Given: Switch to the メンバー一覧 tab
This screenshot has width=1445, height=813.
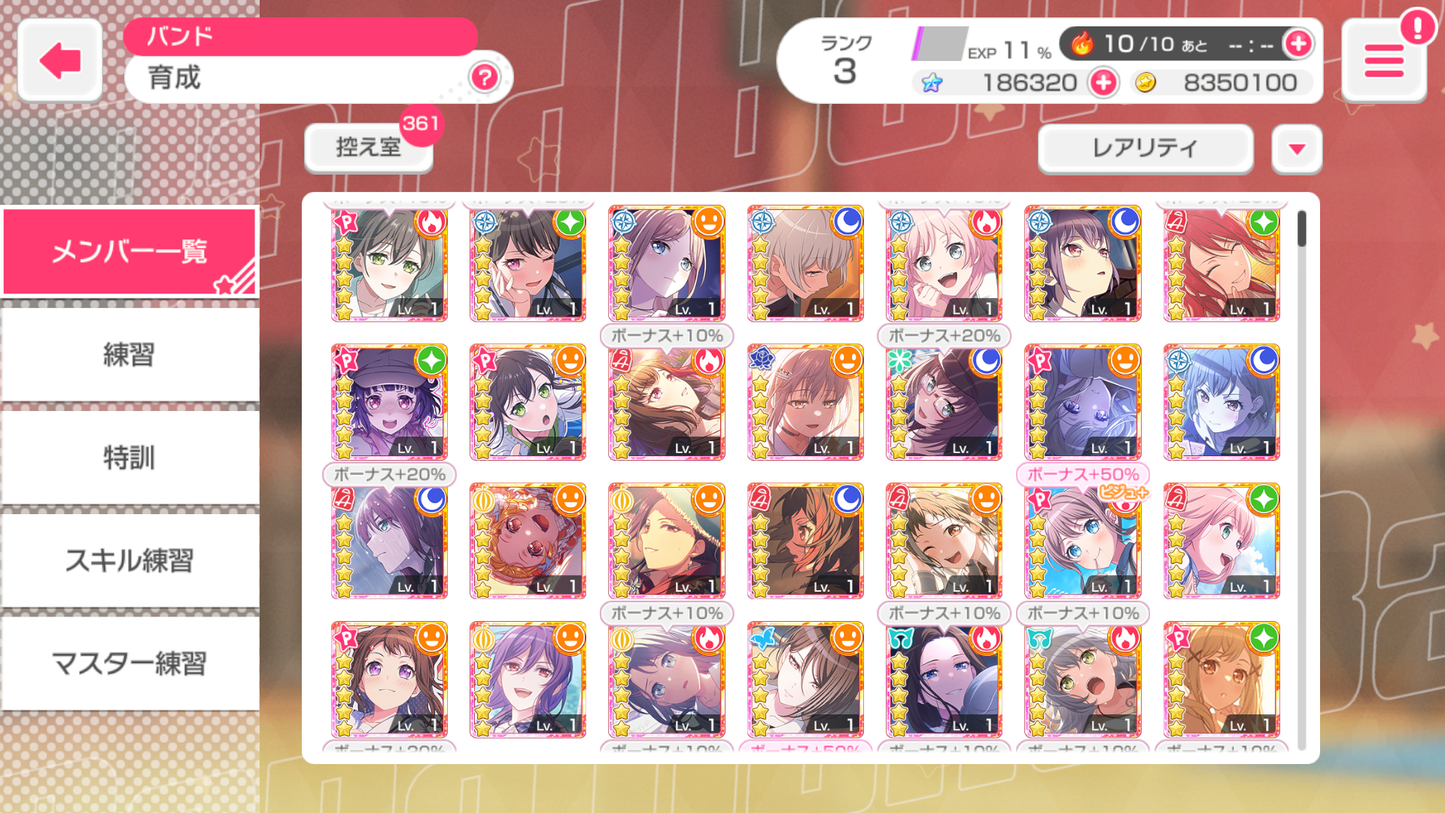Looking at the screenshot, I should 129,250.
